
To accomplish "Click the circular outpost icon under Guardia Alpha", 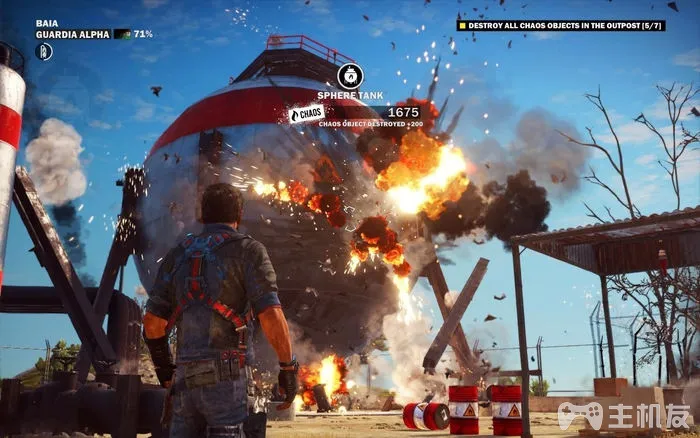I will pos(44,51).
